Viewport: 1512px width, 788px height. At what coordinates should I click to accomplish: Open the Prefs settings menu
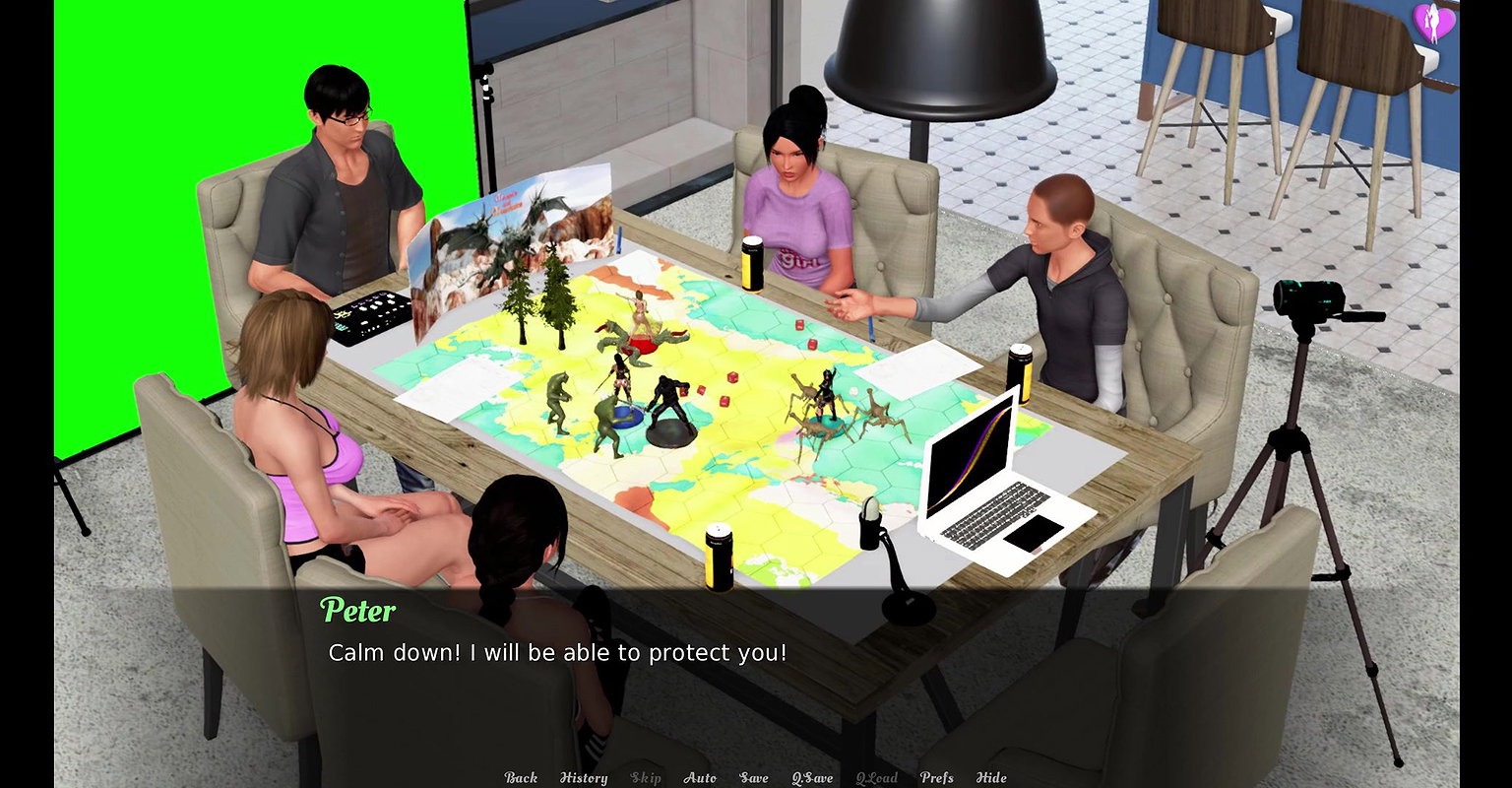pos(936,778)
